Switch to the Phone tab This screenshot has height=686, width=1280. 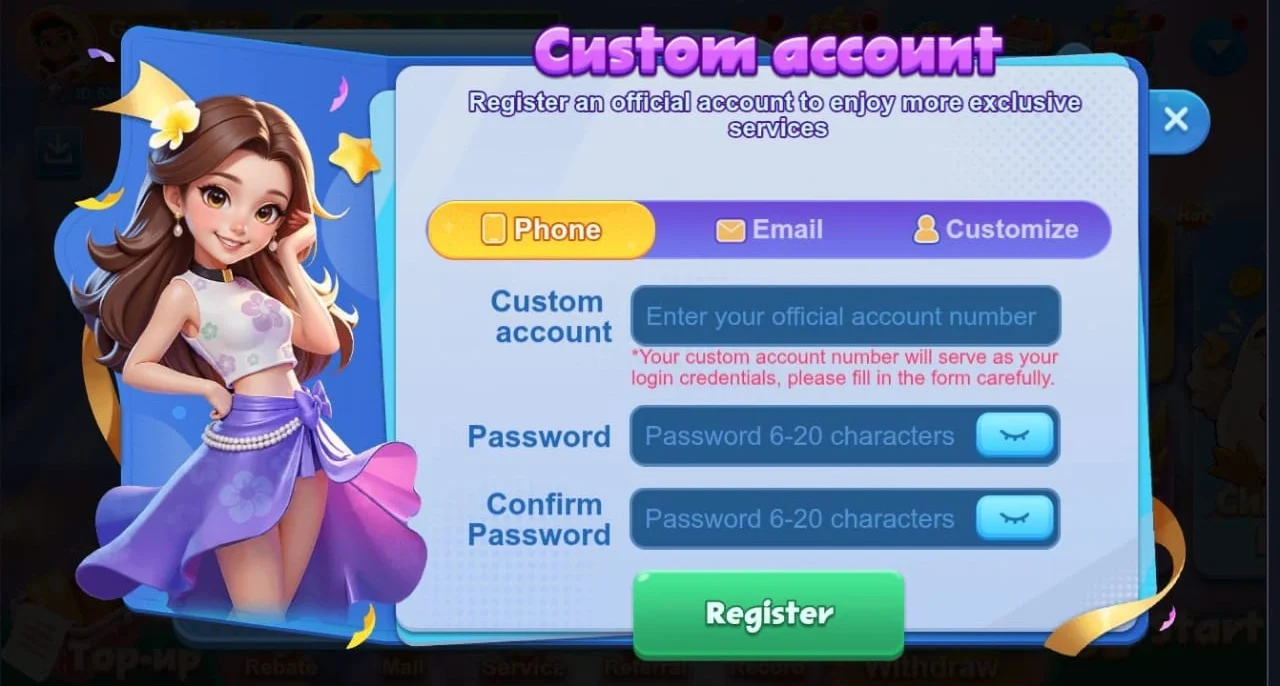tap(542, 230)
